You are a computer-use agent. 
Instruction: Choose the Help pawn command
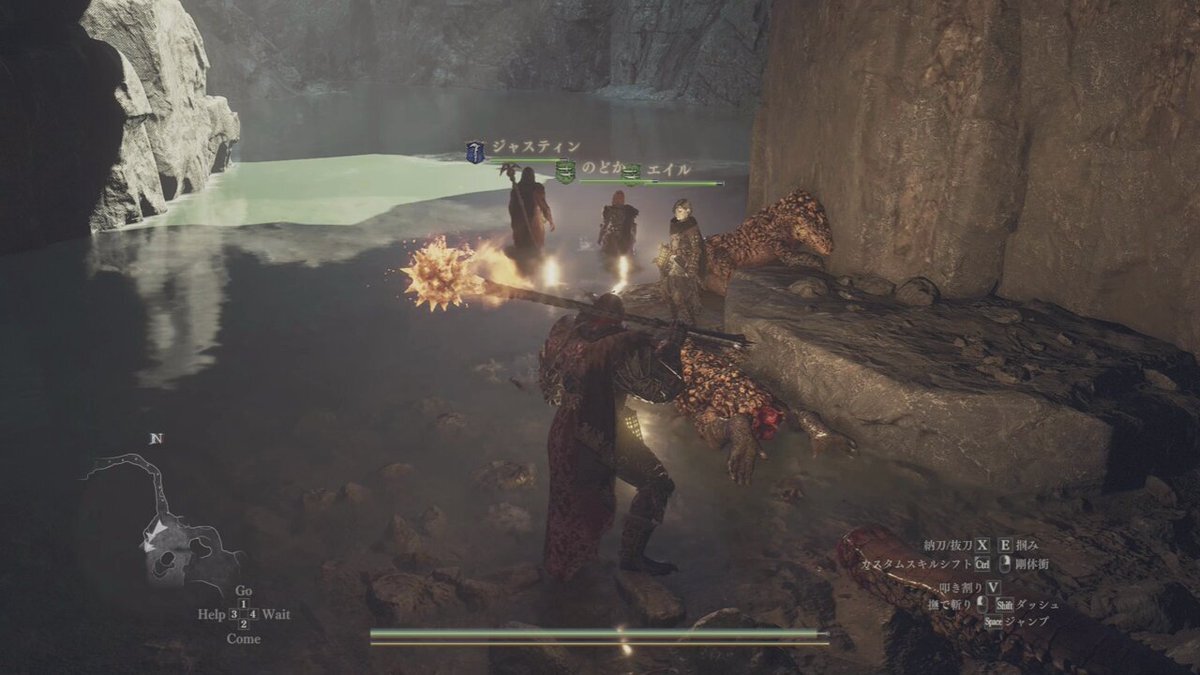tap(212, 614)
